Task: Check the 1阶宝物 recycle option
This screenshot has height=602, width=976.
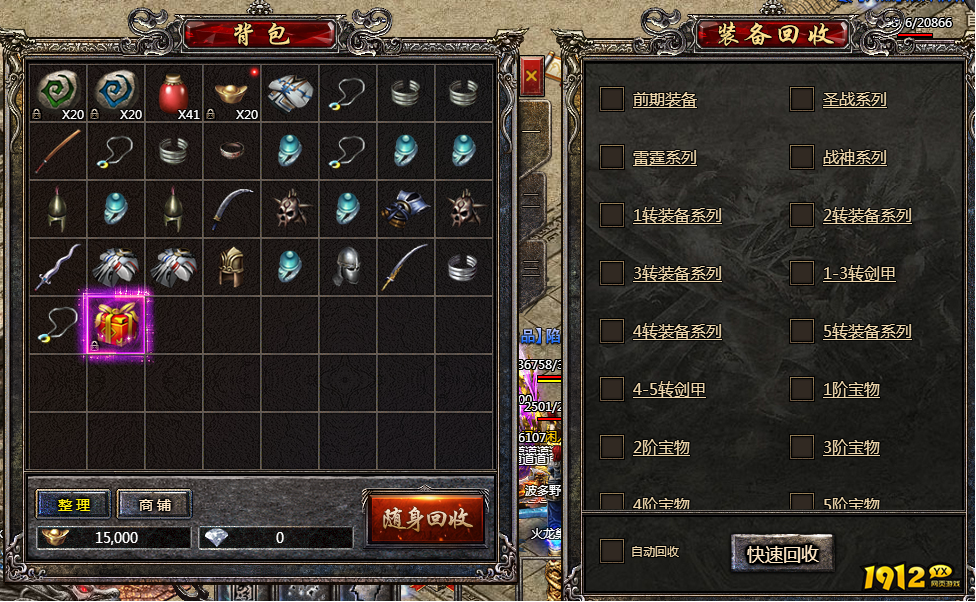Action: [802, 389]
